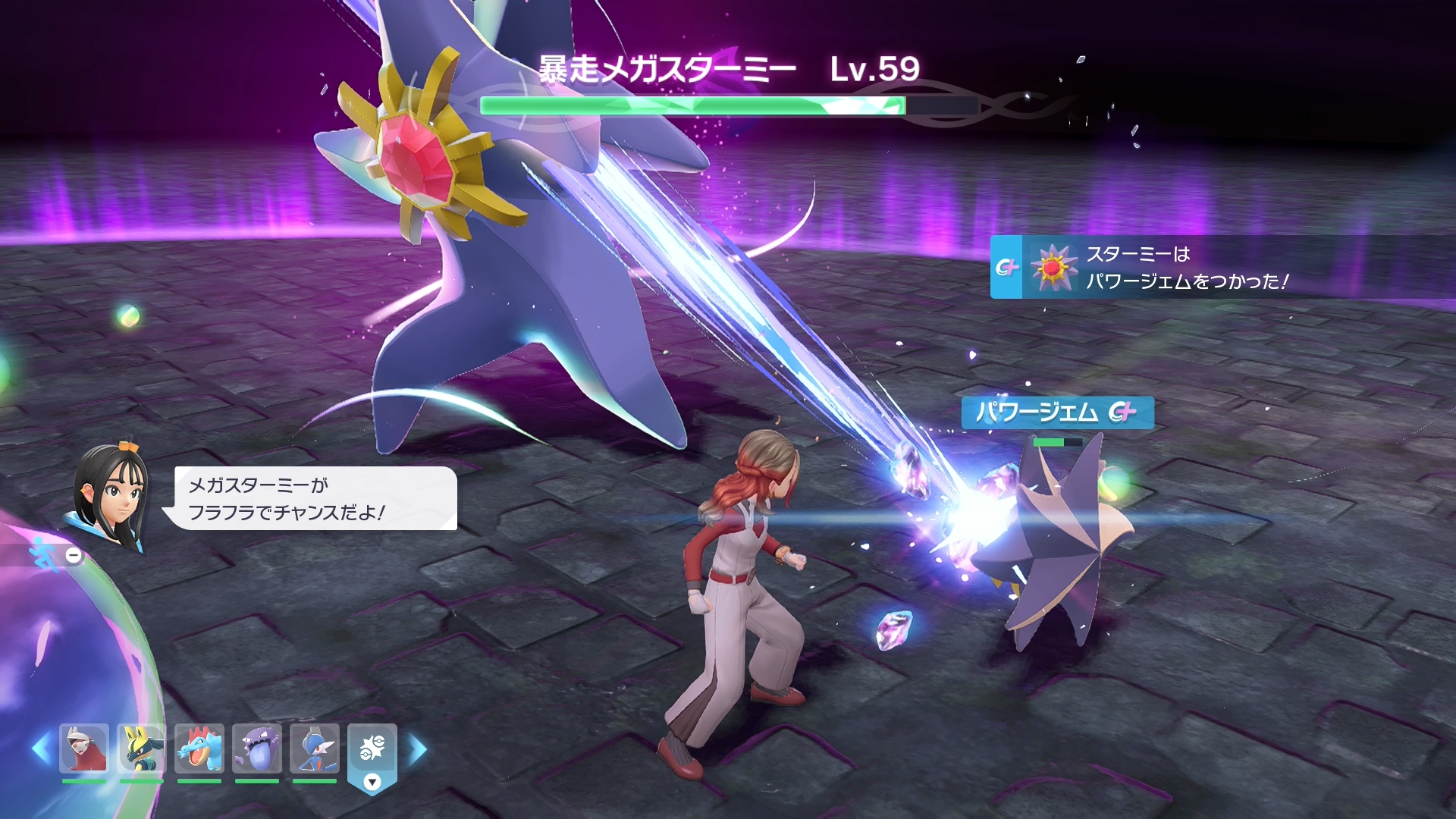Switch to the yellow Lucario party slot
The width and height of the screenshot is (1456, 819).
point(141,748)
